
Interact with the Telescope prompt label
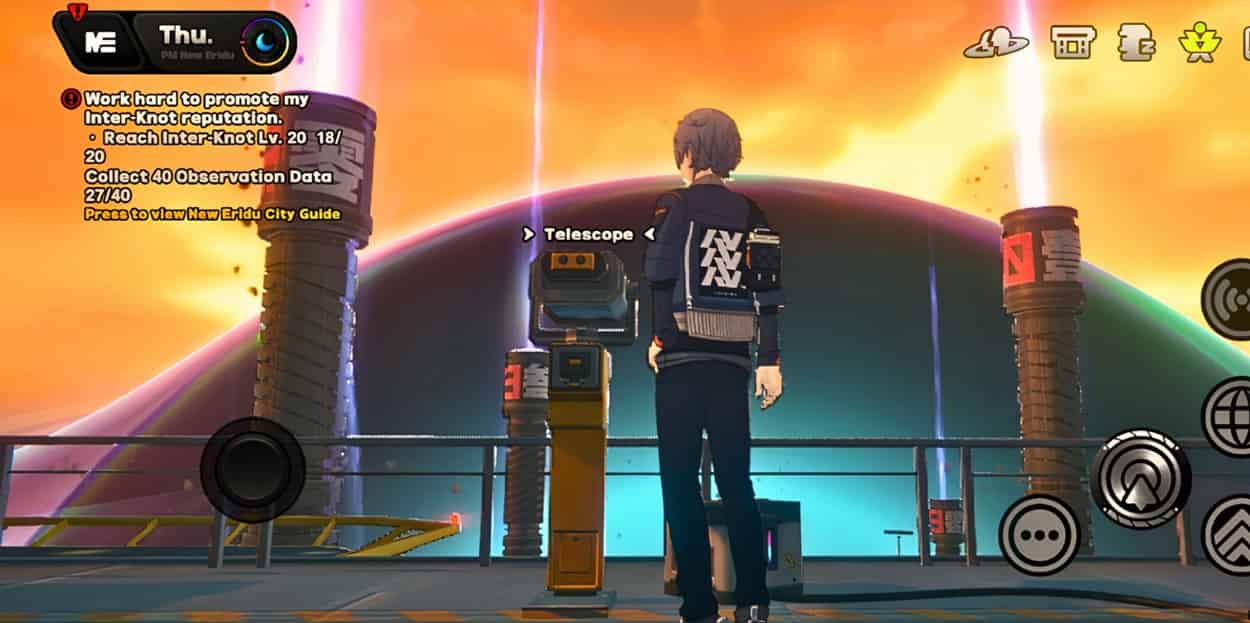[x=588, y=234]
